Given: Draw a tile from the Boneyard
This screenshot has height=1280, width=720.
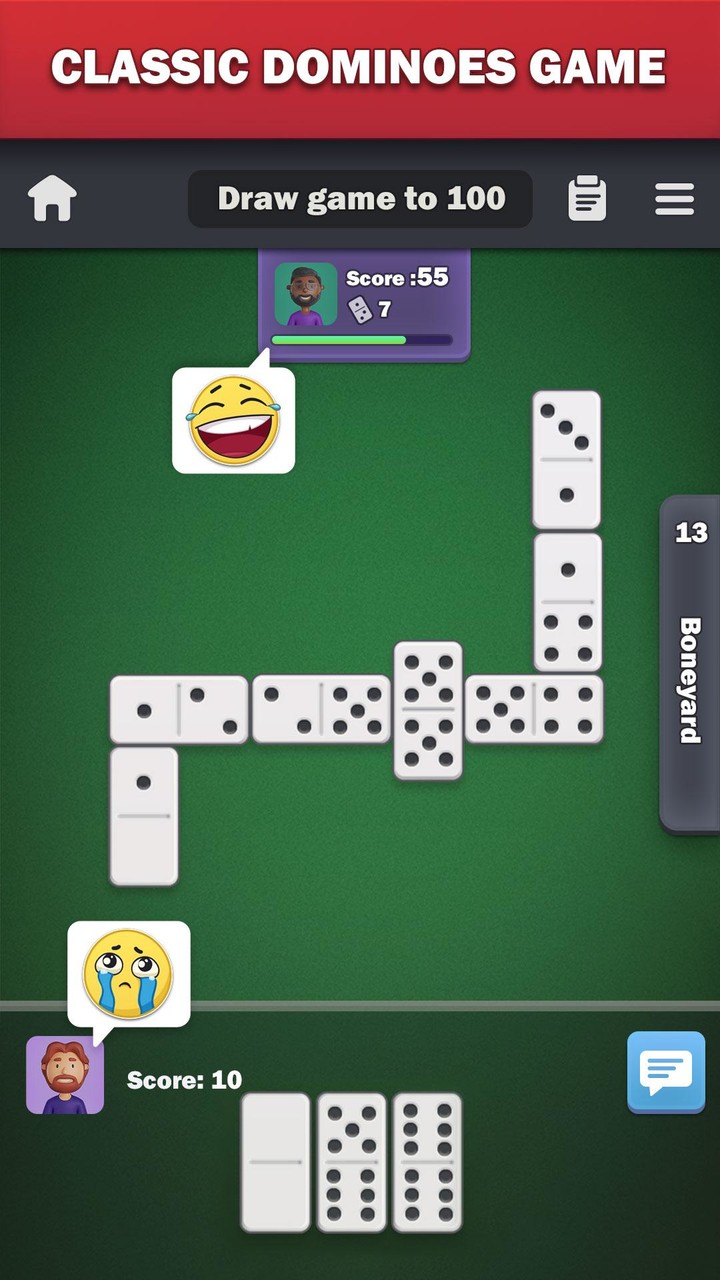Looking at the screenshot, I should tap(690, 664).
